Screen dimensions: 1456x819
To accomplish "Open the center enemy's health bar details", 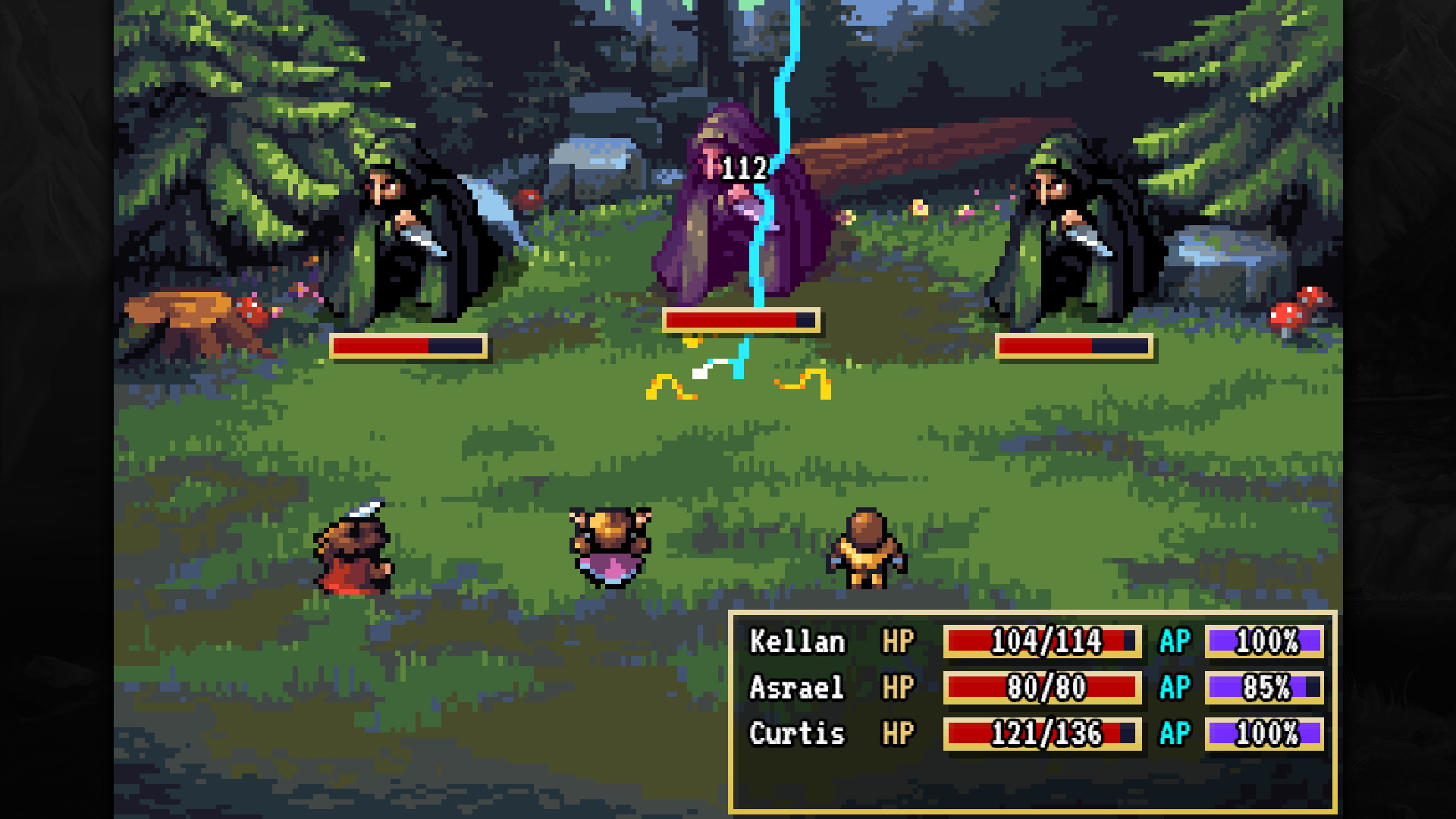I will pyautogui.click(x=739, y=319).
